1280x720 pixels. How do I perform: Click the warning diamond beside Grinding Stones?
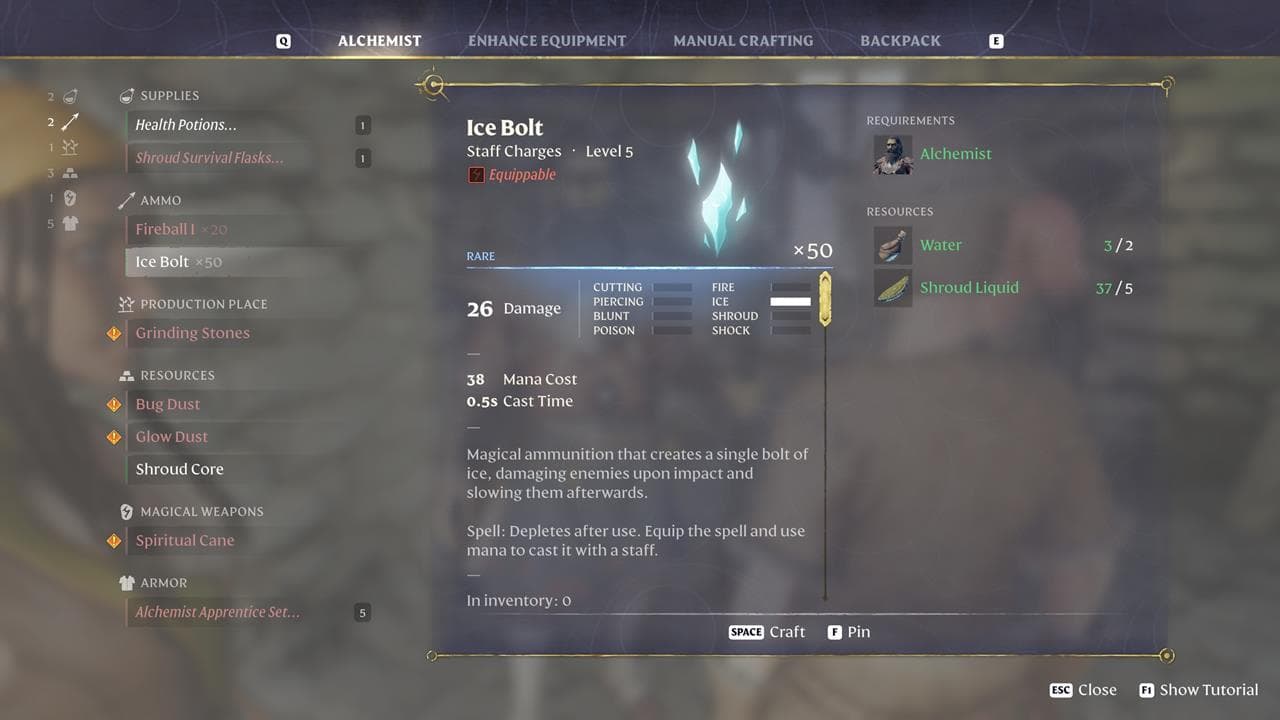[113, 333]
